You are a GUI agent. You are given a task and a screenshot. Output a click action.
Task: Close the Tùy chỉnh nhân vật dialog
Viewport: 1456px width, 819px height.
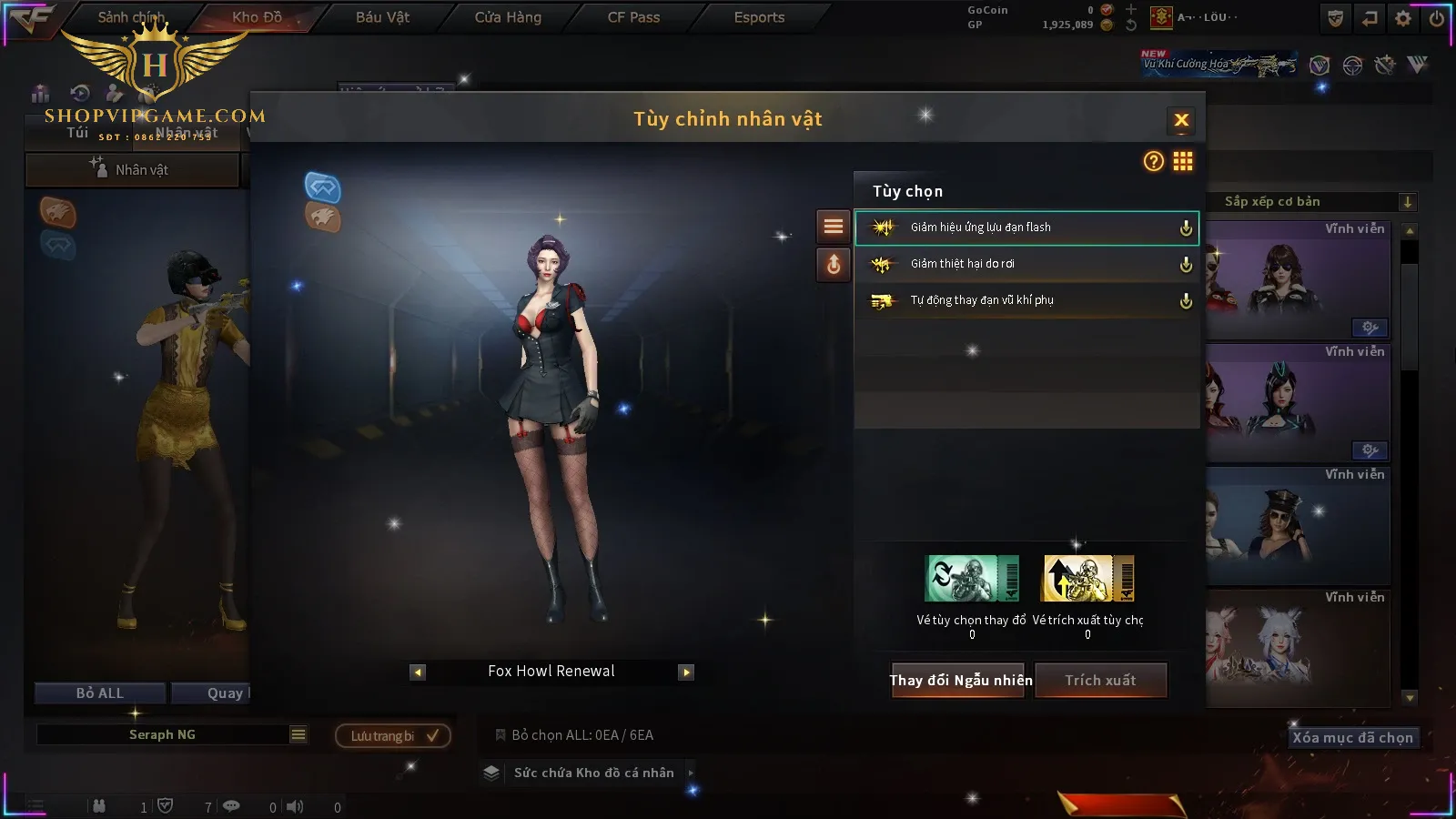[x=1181, y=120]
